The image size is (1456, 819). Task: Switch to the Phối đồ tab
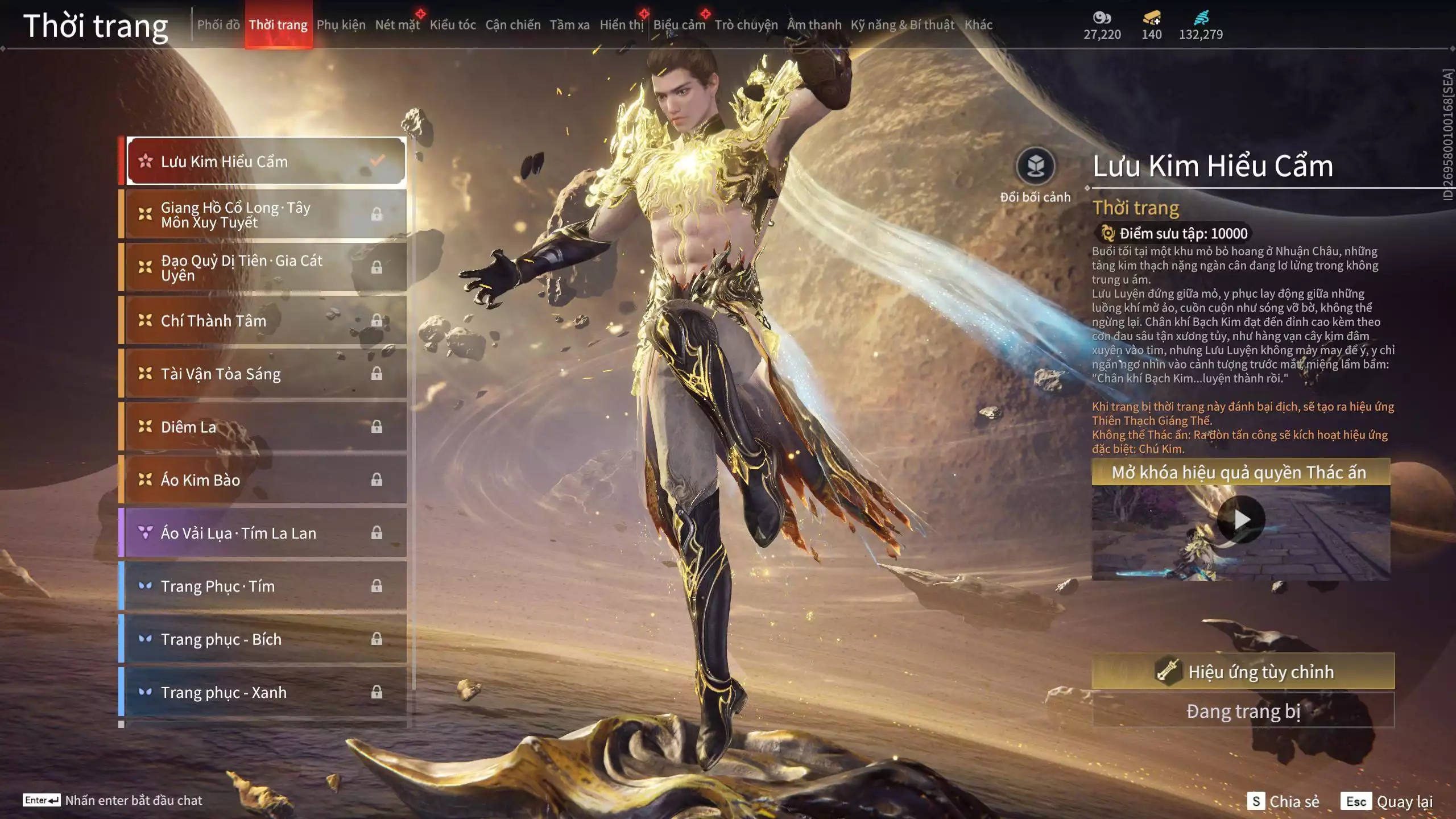coord(218,25)
